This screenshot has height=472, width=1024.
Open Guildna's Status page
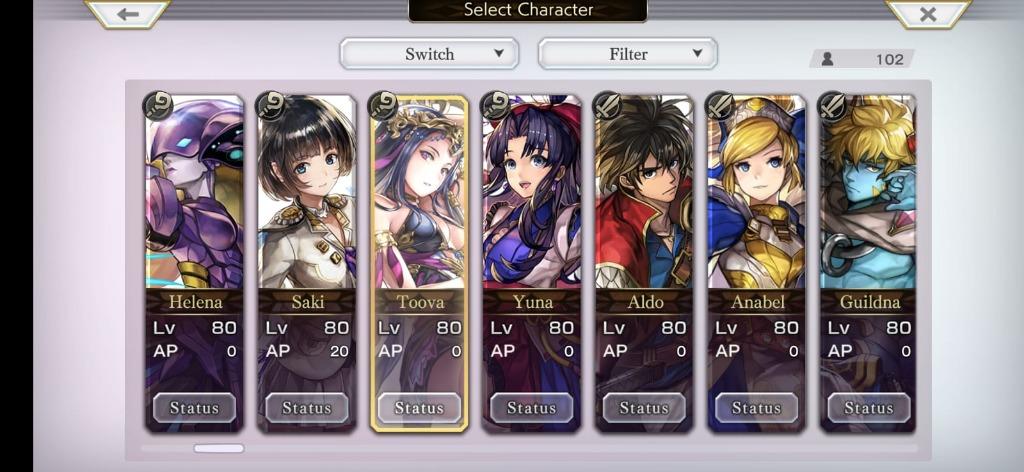868,408
